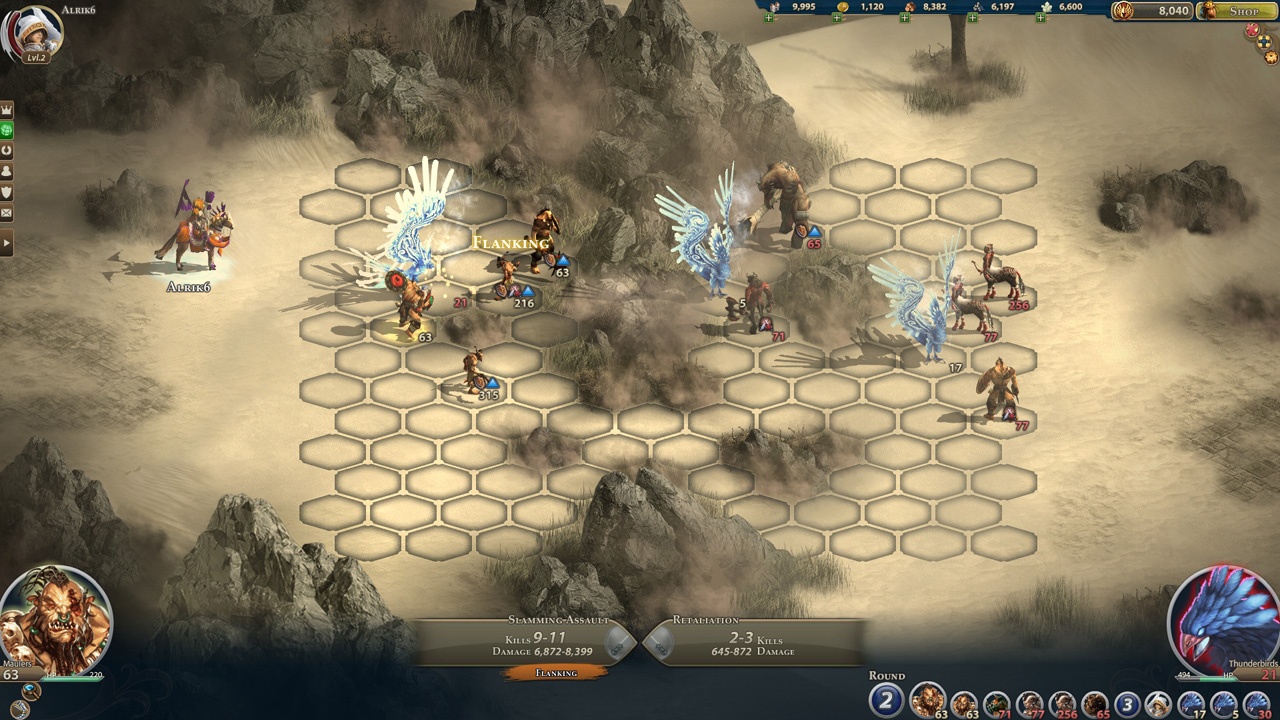Expand the sidebar with arrow button
Viewport: 1280px width, 720px height.
pos(7,243)
